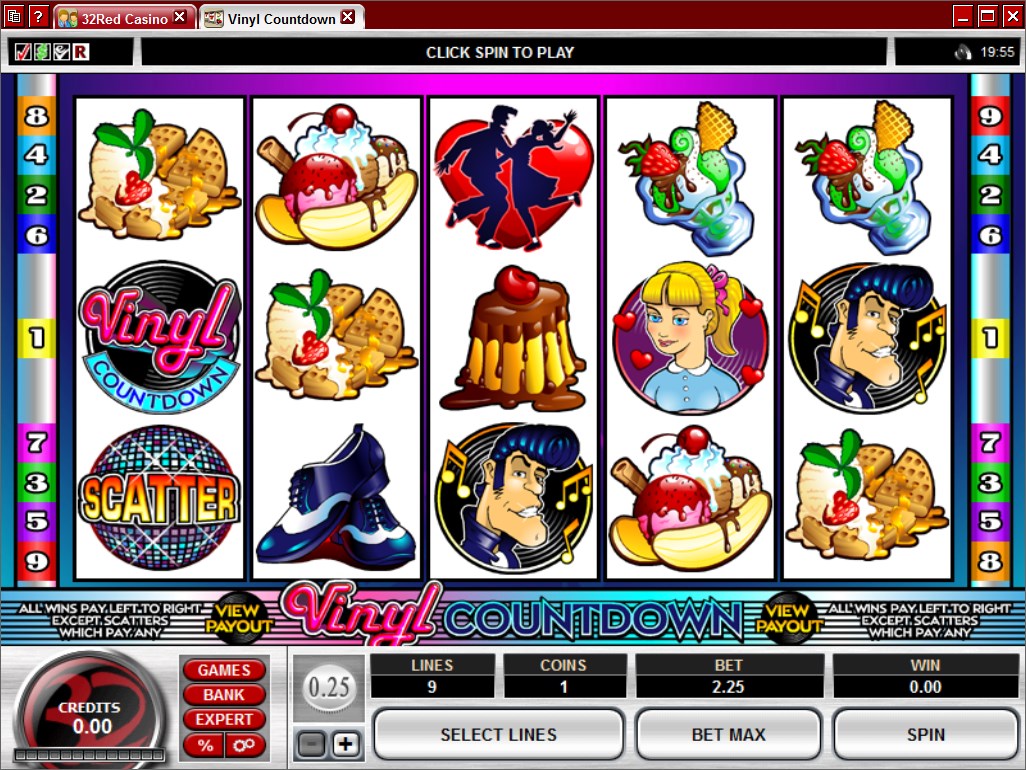Select payline 1 marker on the left strip
1026x770 pixels.
(36, 337)
